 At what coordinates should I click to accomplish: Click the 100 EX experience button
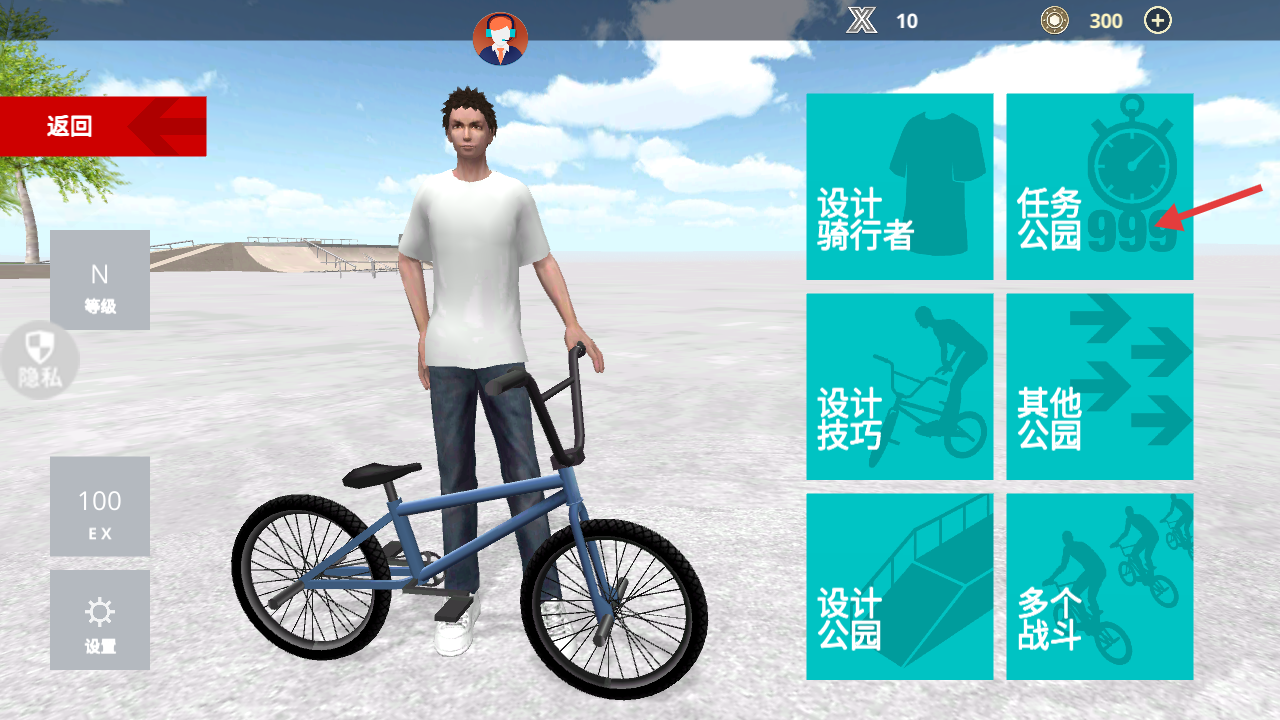point(100,507)
